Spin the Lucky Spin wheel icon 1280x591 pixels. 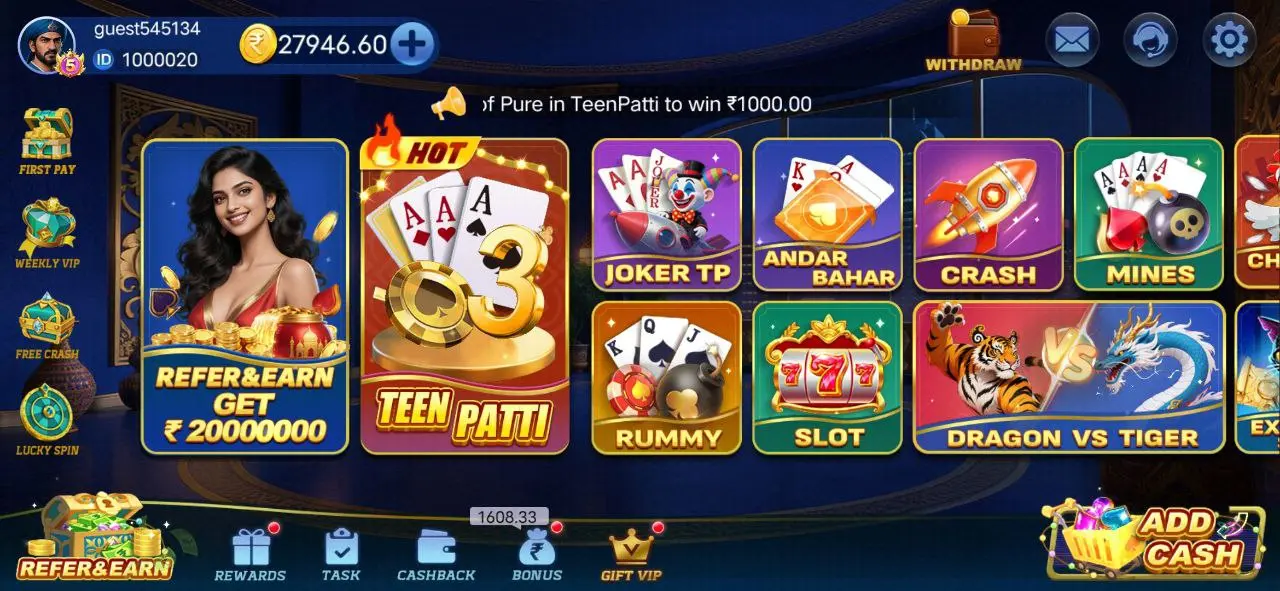47,418
